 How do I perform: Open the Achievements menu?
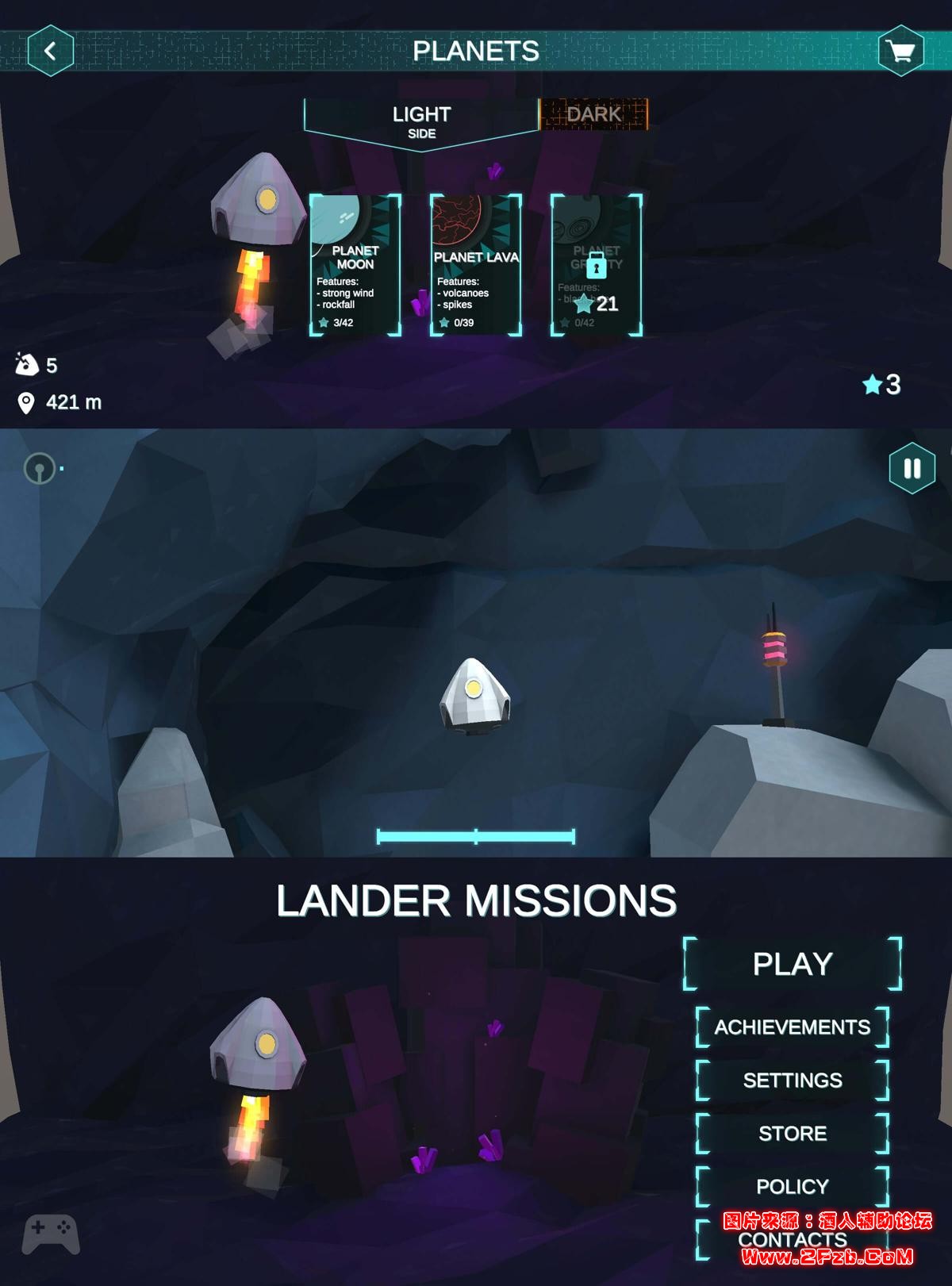[x=792, y=1027]
